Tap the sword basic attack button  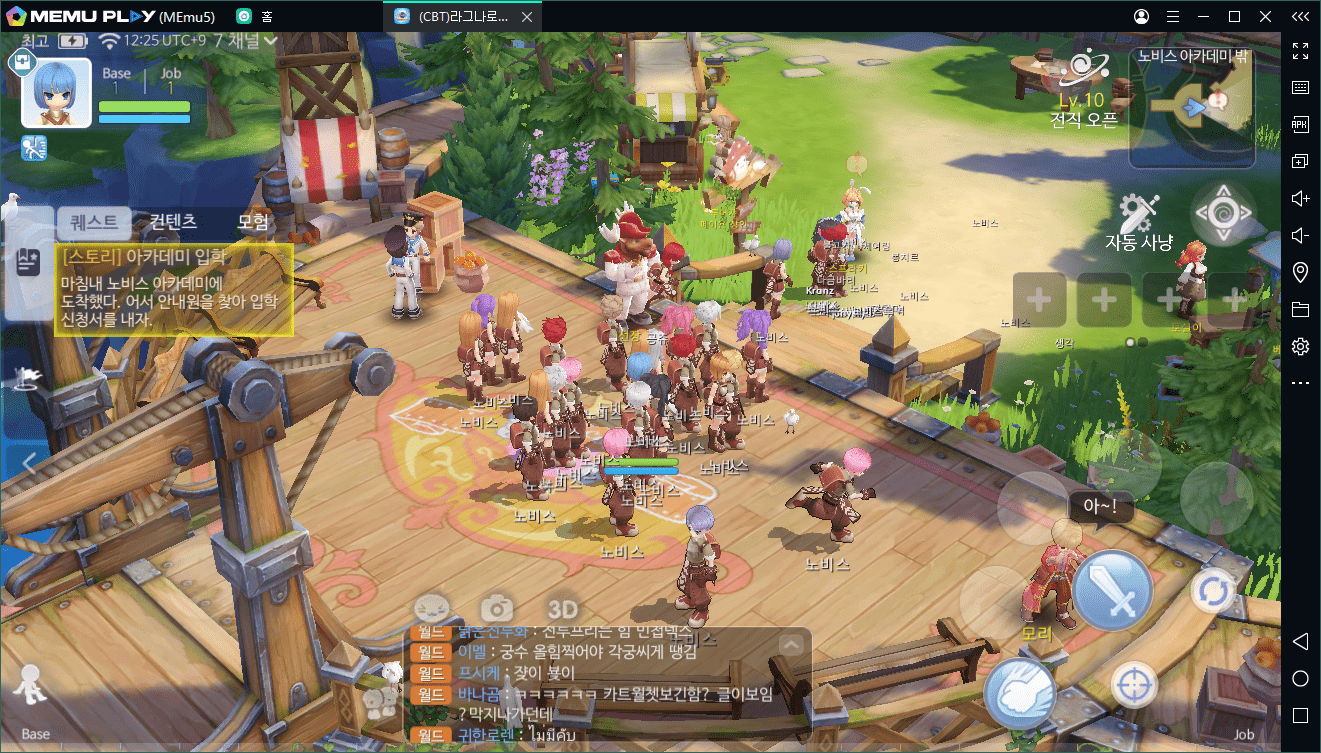[x=1112, y=590]
